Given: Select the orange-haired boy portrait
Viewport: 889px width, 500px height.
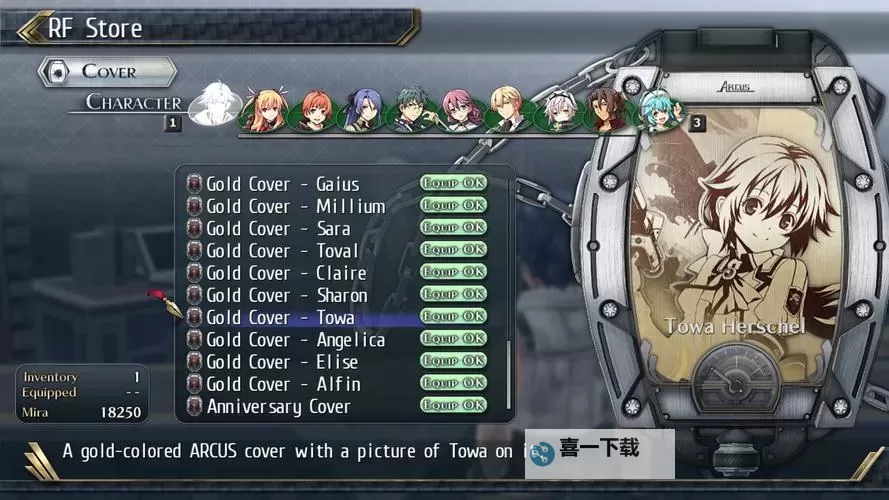Looking at the screenshot, I should tap(314, 111).
